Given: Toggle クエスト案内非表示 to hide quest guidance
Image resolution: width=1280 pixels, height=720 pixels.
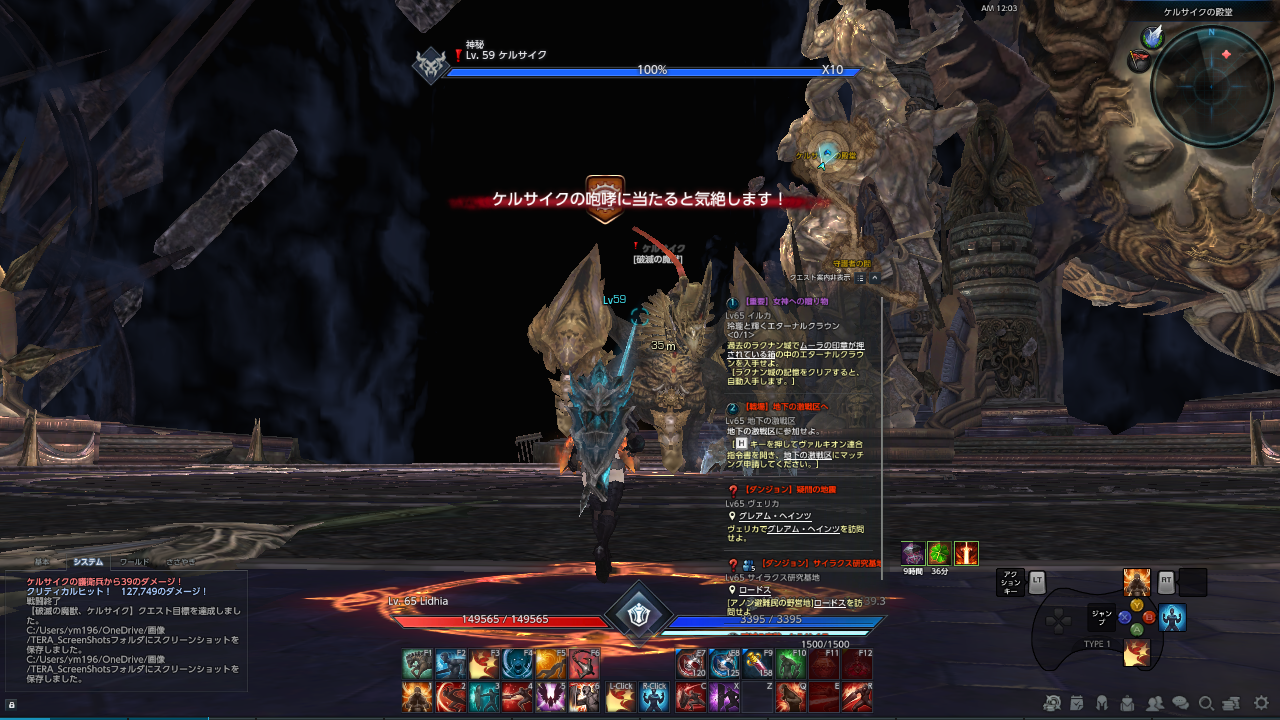Looking at the screenshot, I should tap(818, 277).
